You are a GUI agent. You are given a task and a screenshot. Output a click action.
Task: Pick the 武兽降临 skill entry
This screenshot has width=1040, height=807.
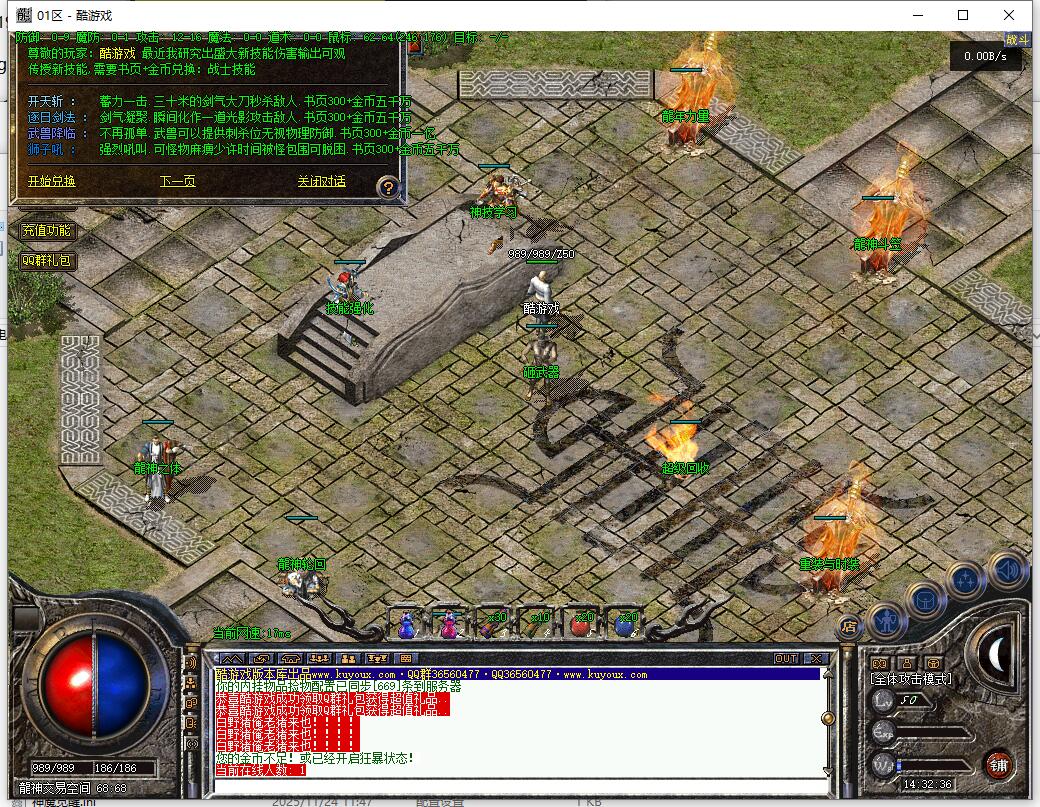48,133
